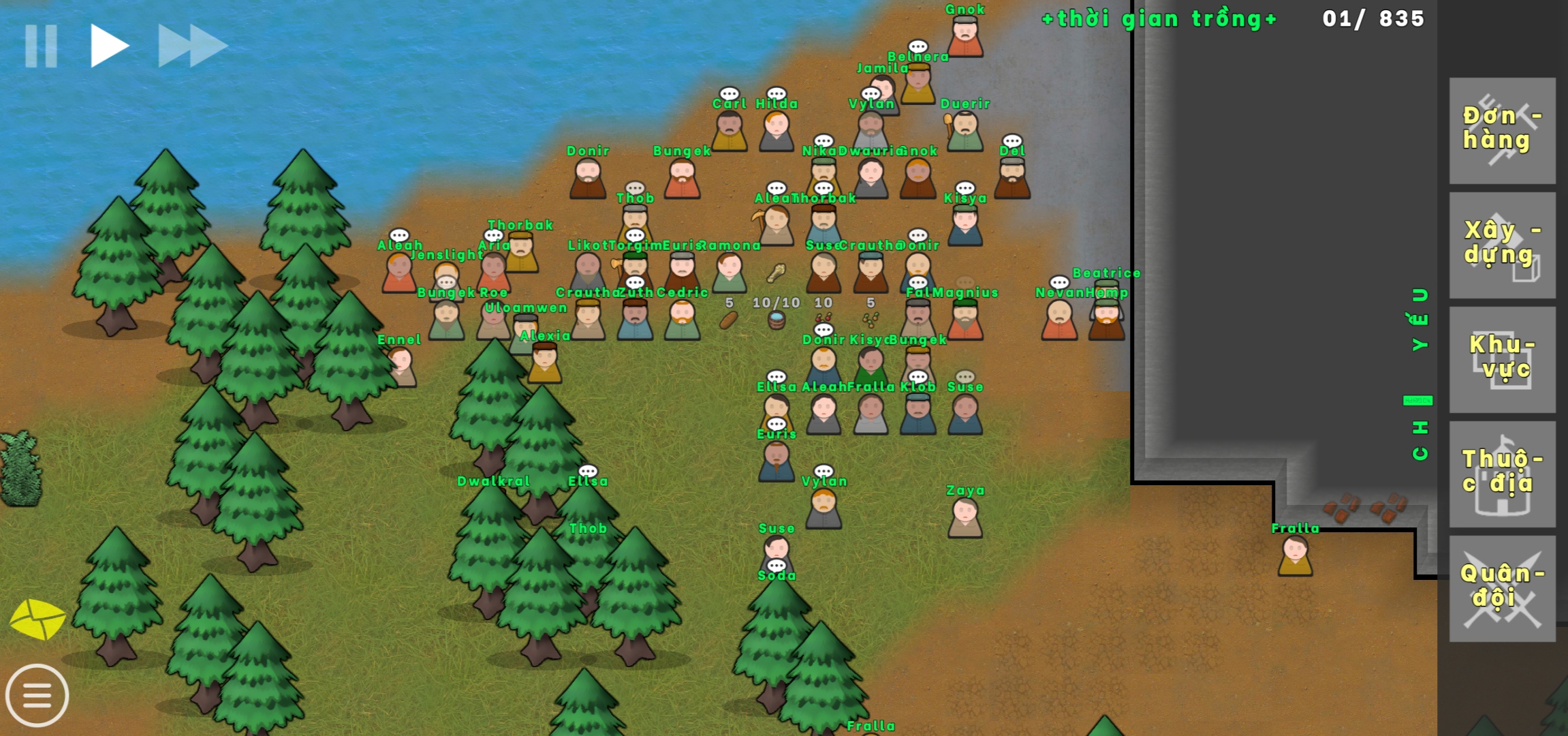Open the Thuộc-địa colony panel

click(x=1502, y=474)
